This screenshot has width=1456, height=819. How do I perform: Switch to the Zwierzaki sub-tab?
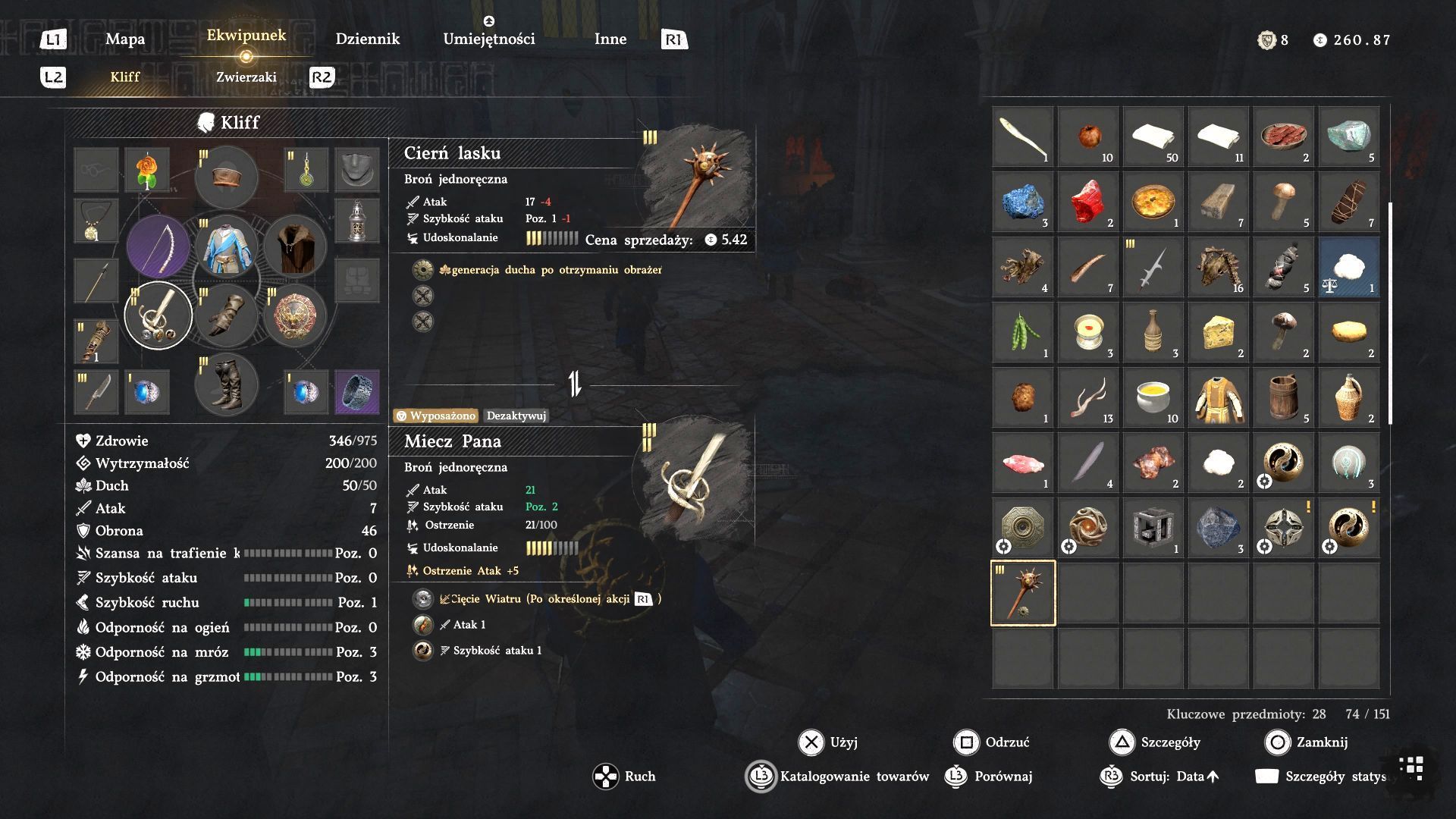[x=246, y=77]
